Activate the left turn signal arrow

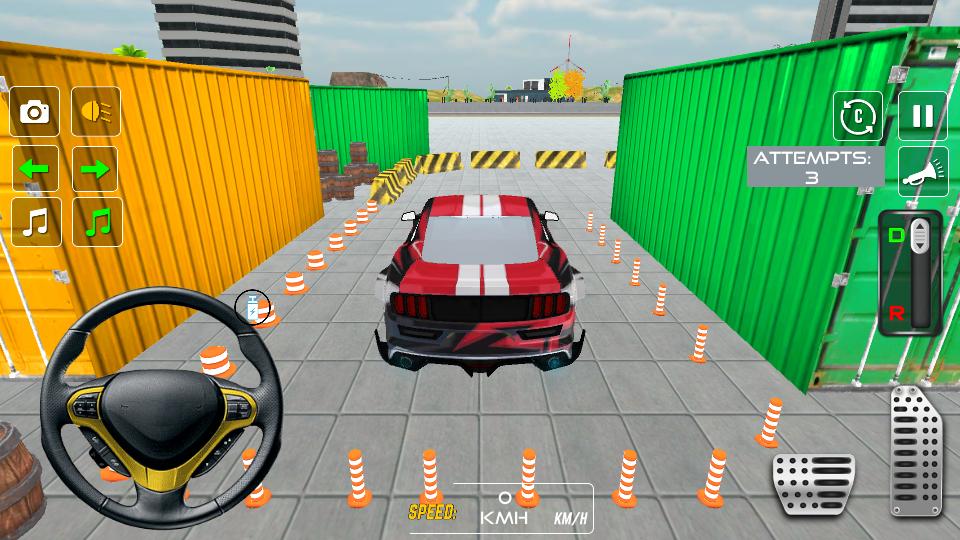(x=35, y=169)
